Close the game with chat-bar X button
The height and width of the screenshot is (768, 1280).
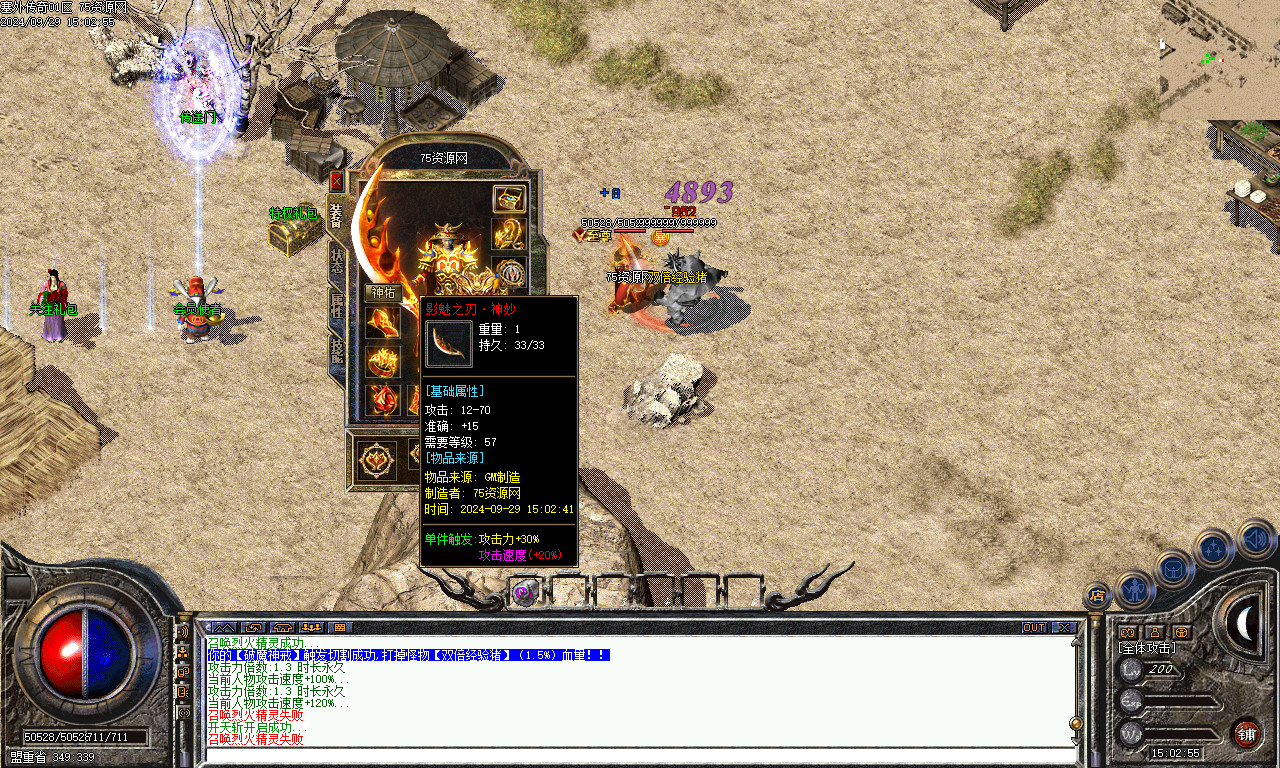click(1064, 628)
